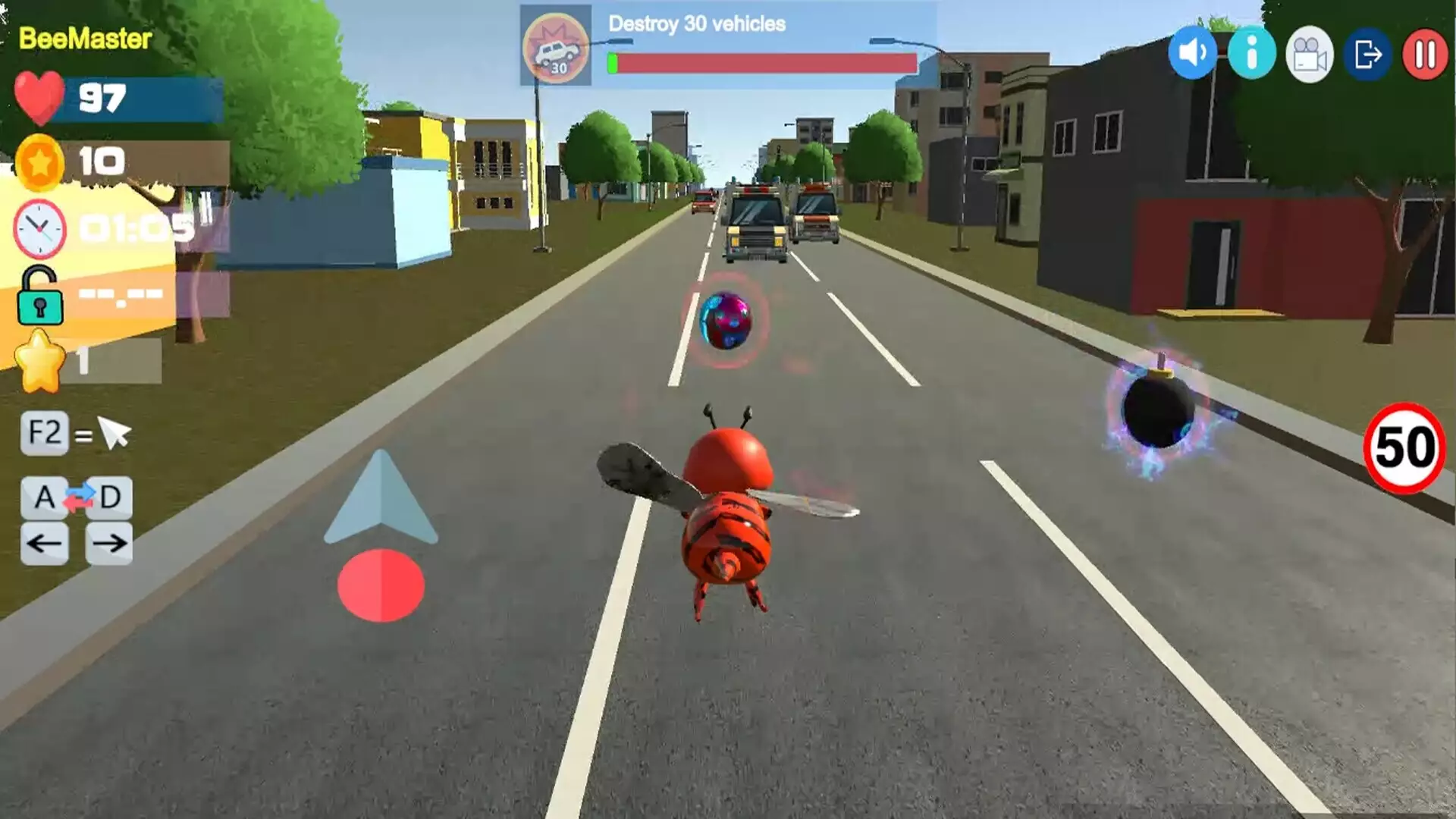
Task: Tap the forward arrow control
Action: coord(381,498)
